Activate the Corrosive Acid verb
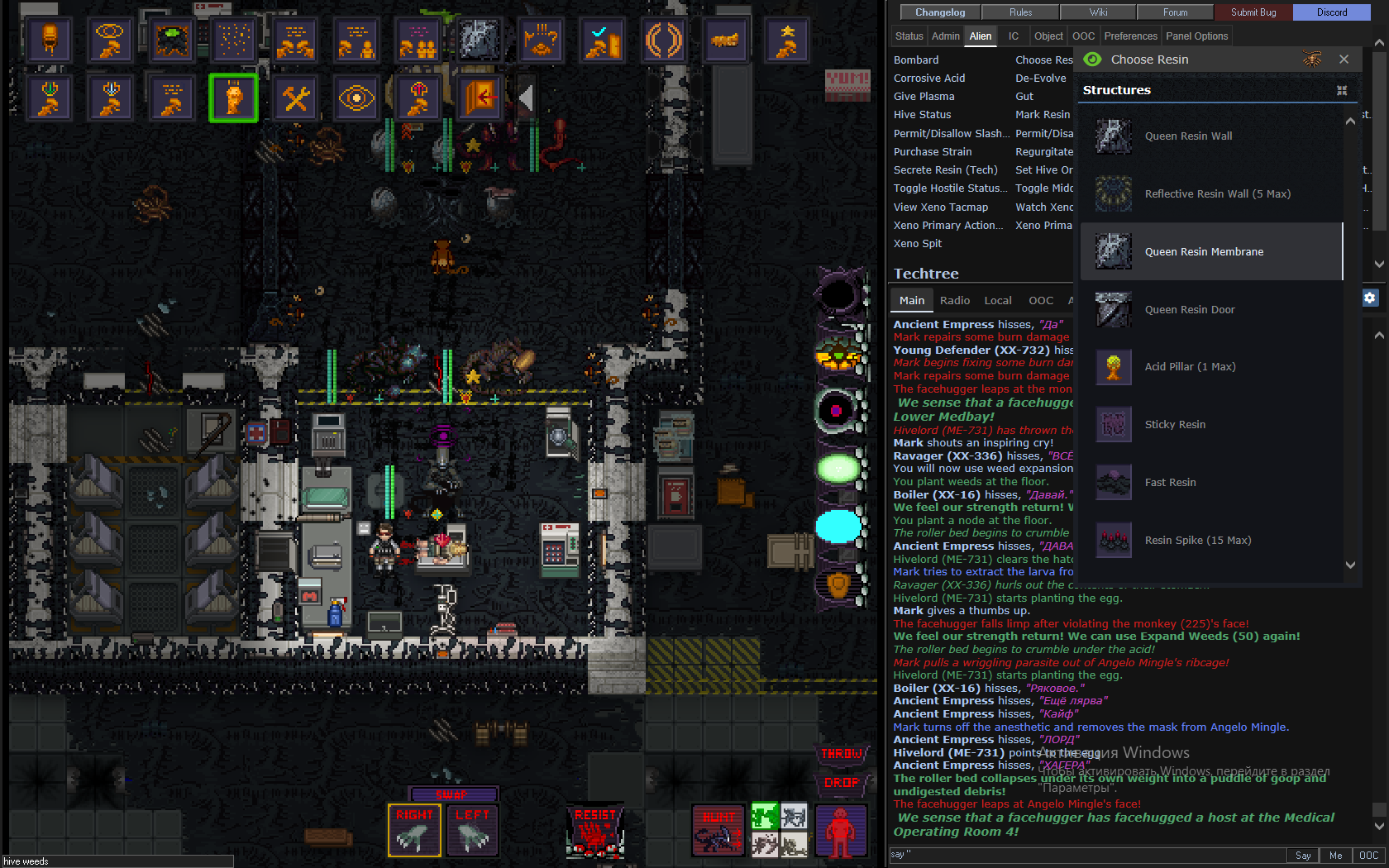The width and height of the screenshot is (1389, 868). pos(929,79)
